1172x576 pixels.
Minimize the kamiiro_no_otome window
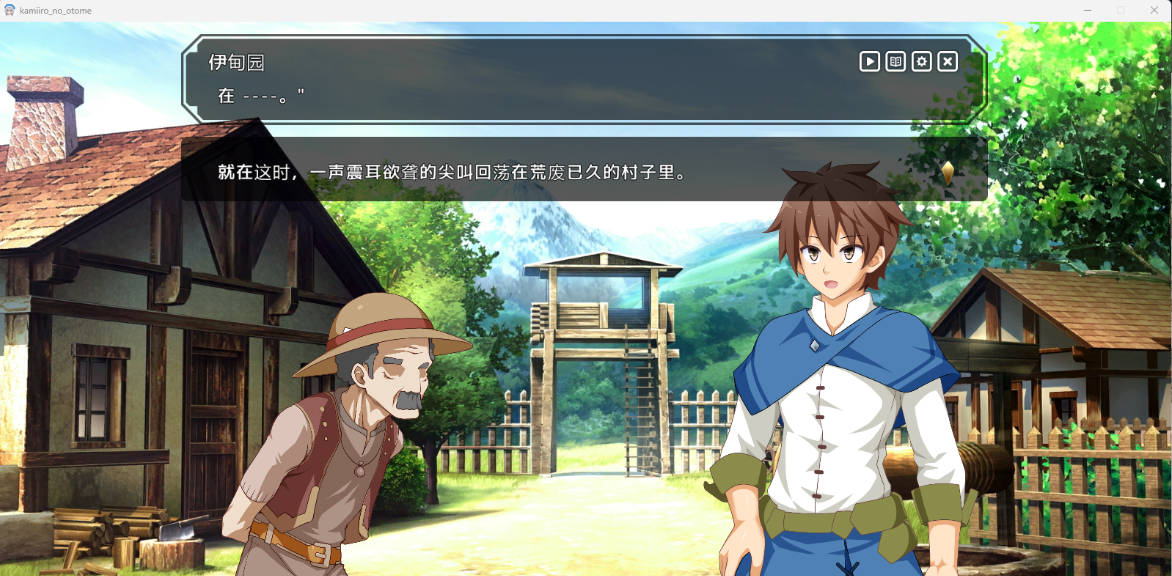click(1088, 10)
